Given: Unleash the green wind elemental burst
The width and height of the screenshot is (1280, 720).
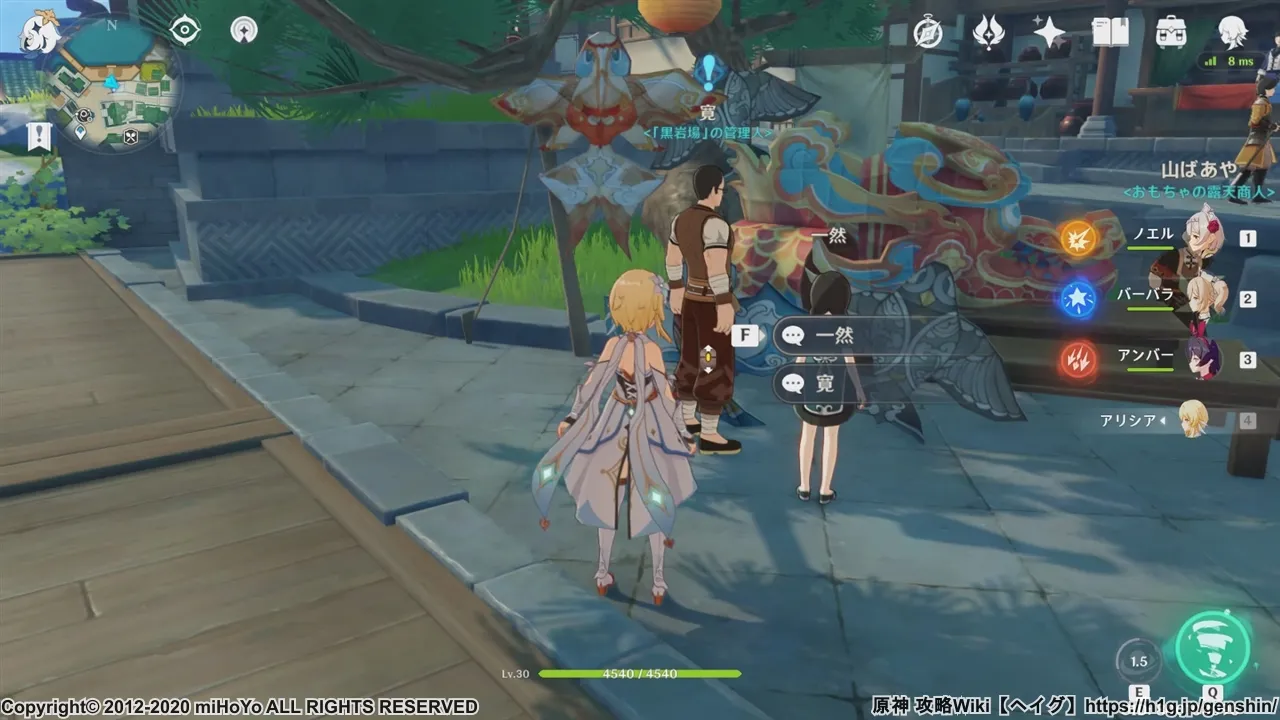Looking at the screenshot, I should (x=1213, y=647).
